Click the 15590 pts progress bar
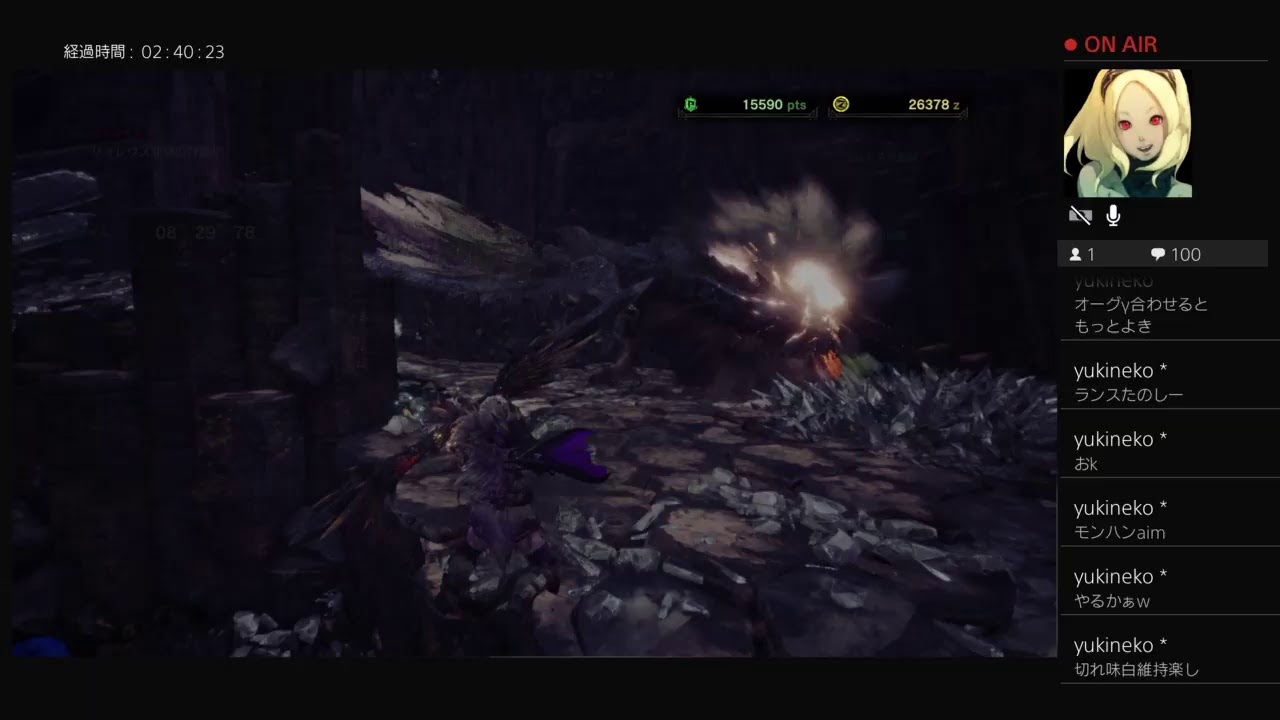This screenshot has height=720, width=1280. 747,105
